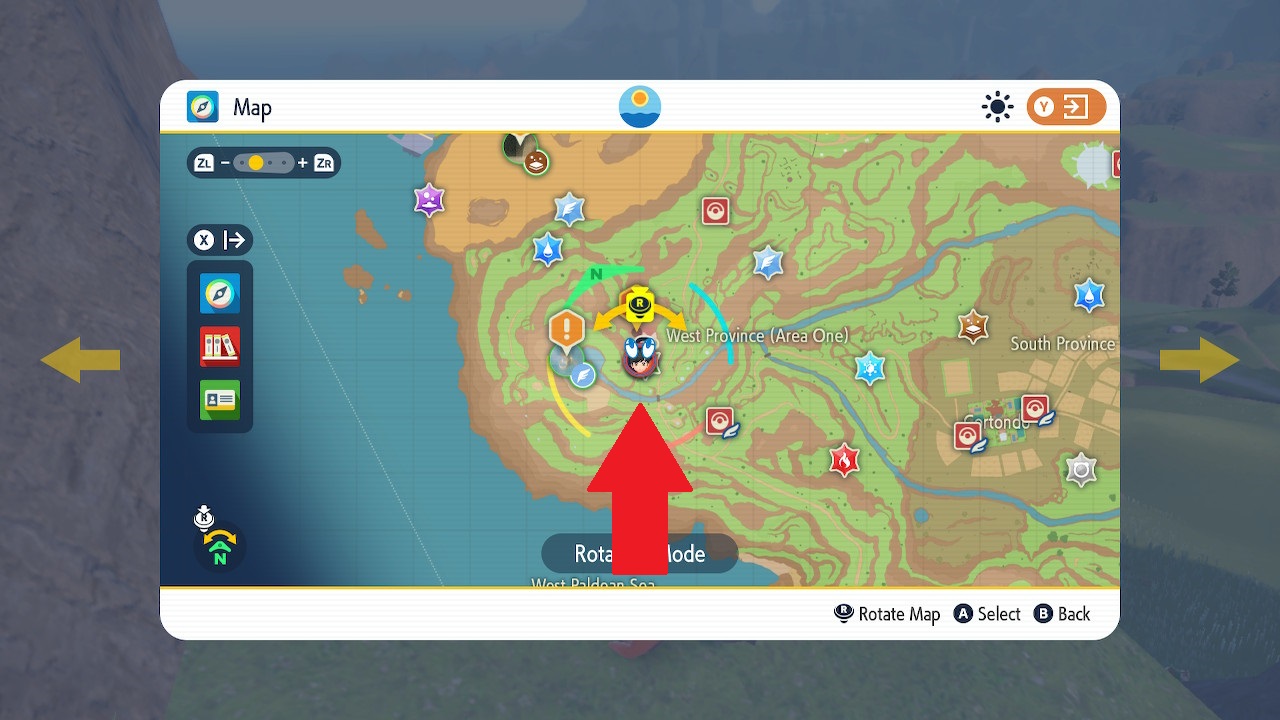This screenshot has height=720, width=1280.
Task: Click Back at the bottom right
Action: [1062, 614]
